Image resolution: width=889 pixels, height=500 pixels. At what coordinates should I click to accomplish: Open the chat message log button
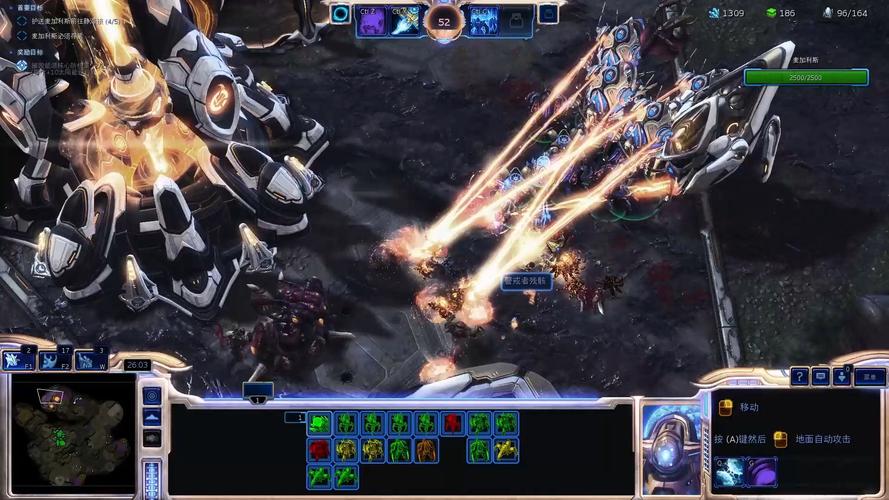pos(821,377)
